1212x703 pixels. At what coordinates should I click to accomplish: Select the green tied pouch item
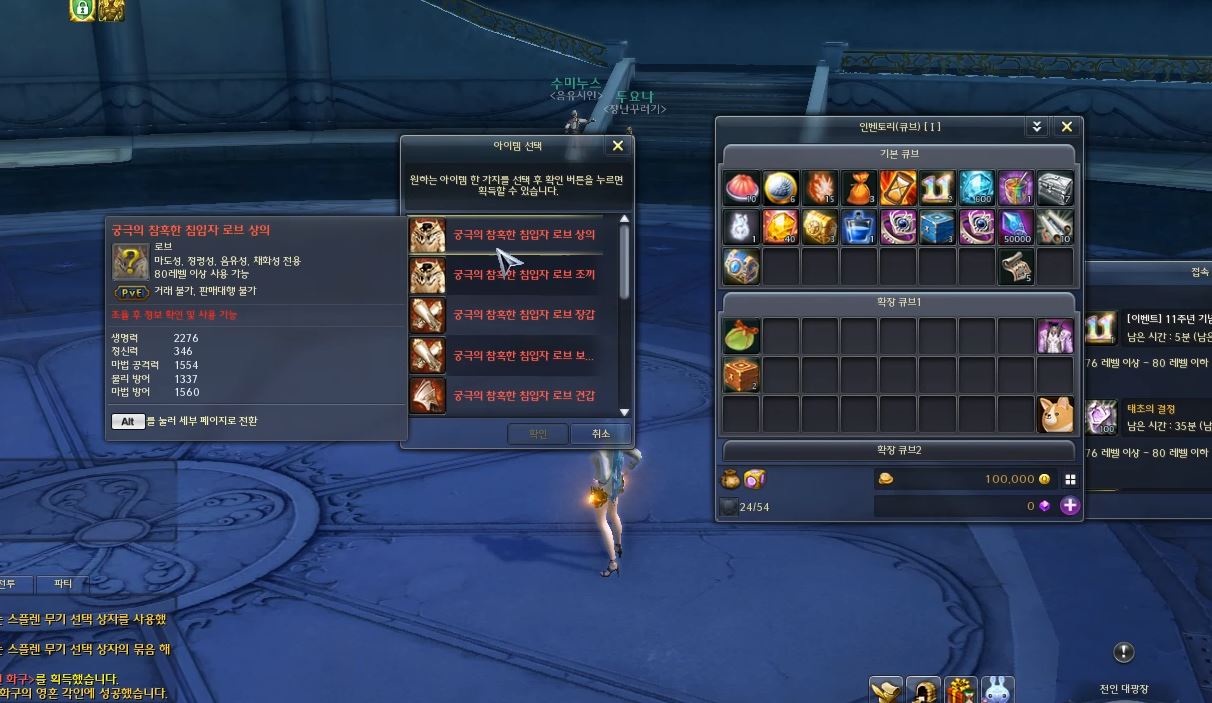point(741,336)
